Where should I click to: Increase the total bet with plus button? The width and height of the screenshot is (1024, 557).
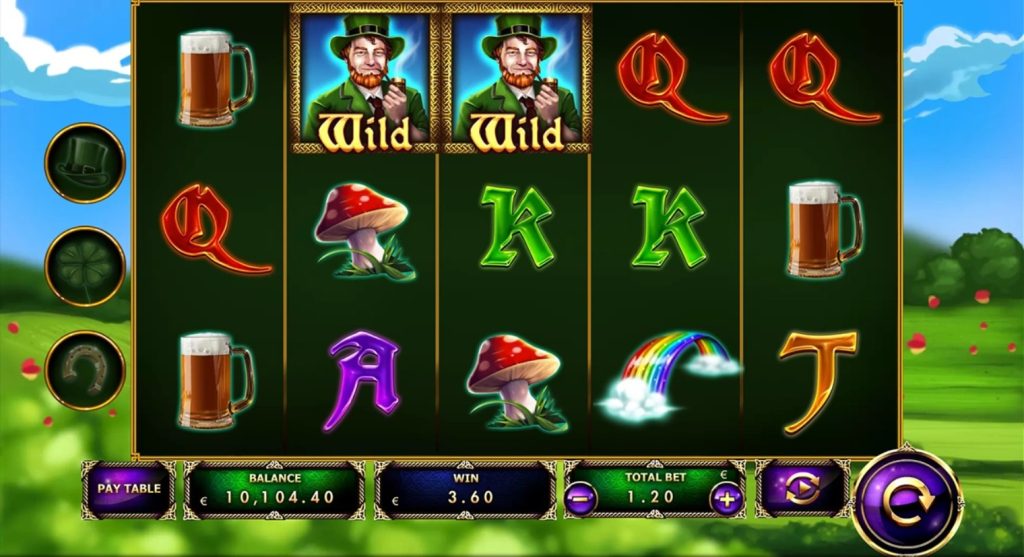[726, 498]
